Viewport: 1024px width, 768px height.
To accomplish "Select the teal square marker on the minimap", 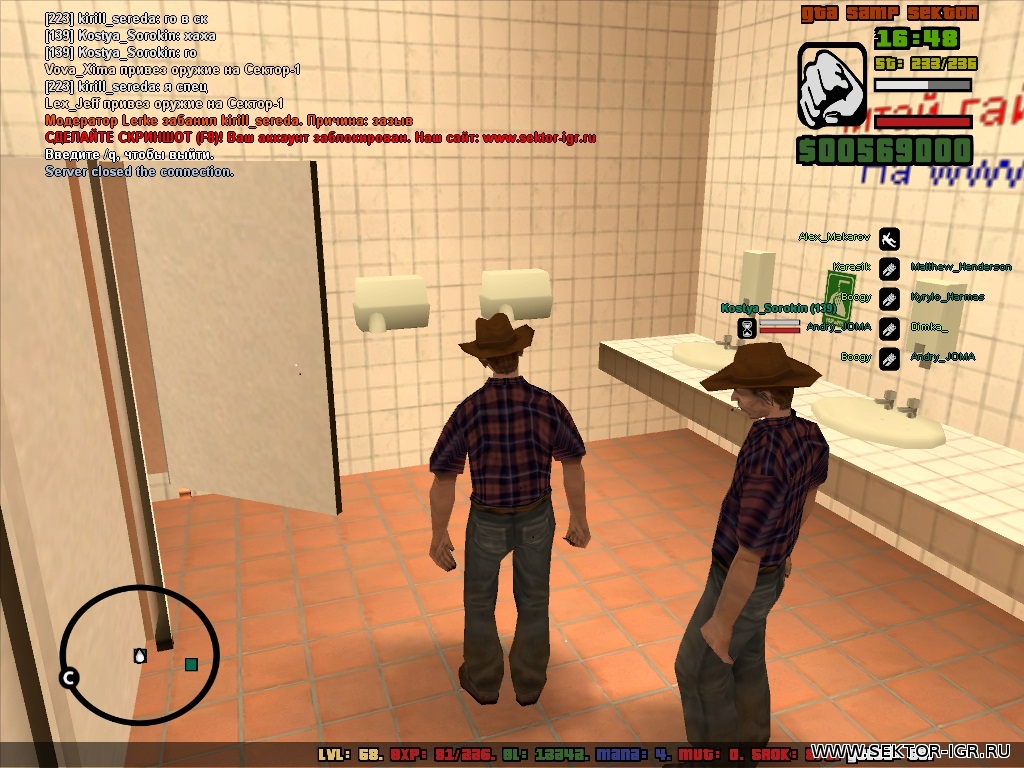I will [191, 664].
